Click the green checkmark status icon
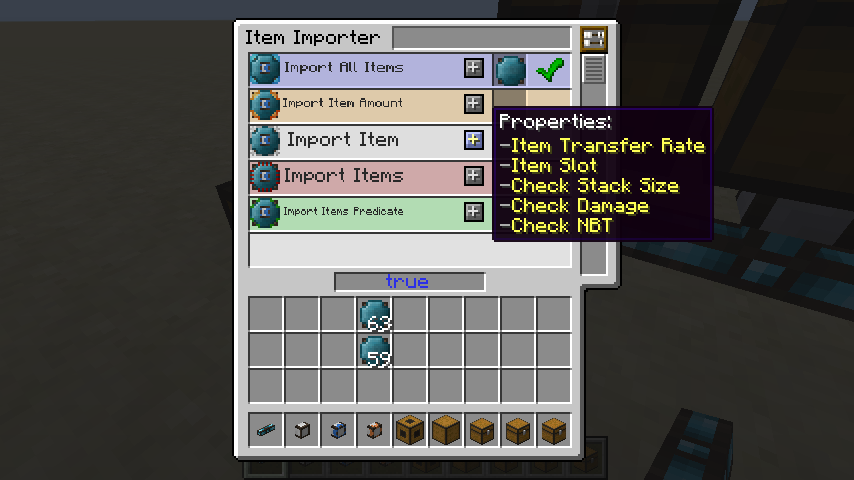 pos(549,70)
